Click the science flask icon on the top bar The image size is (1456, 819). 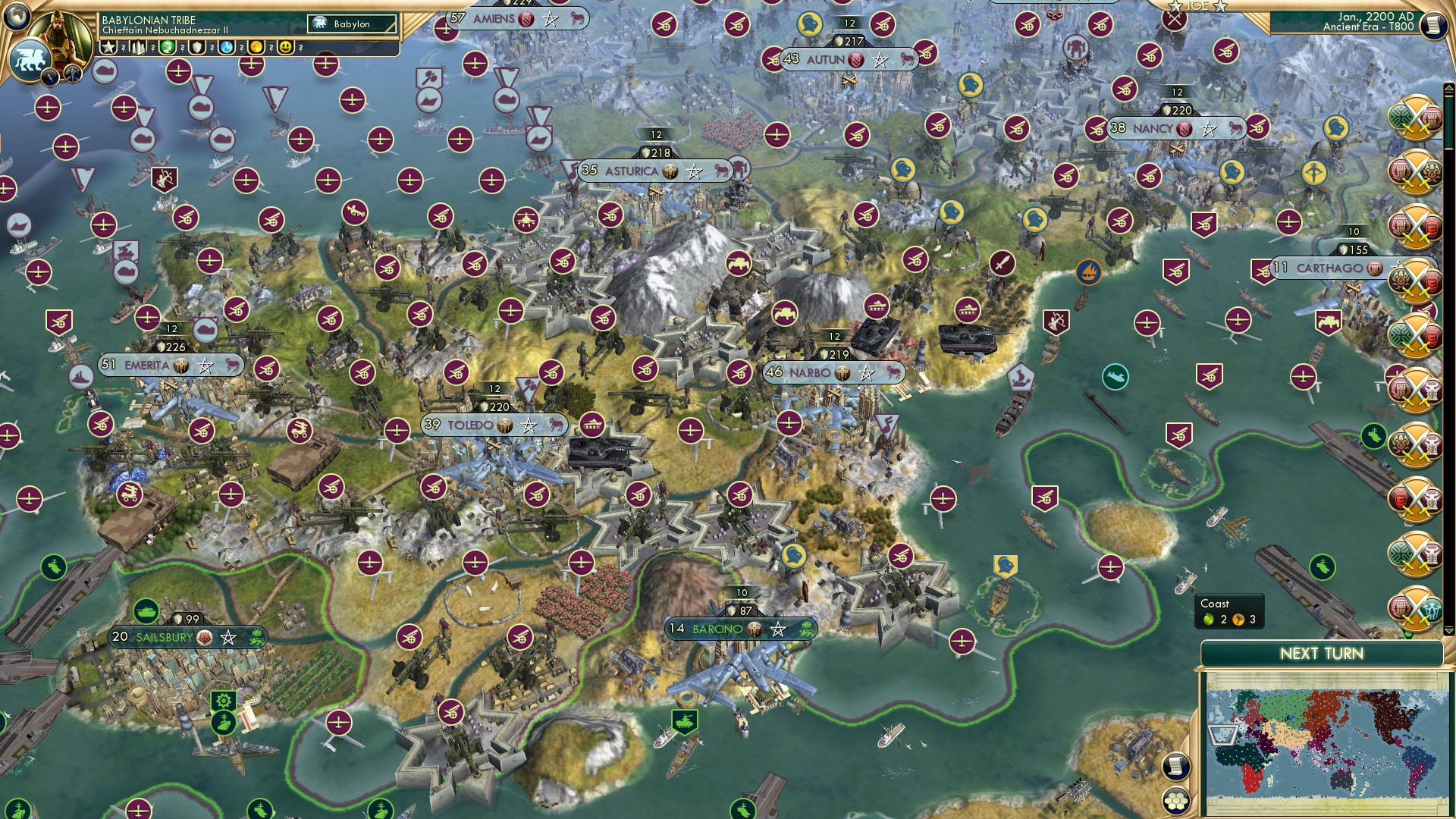(x=225, y=49)
